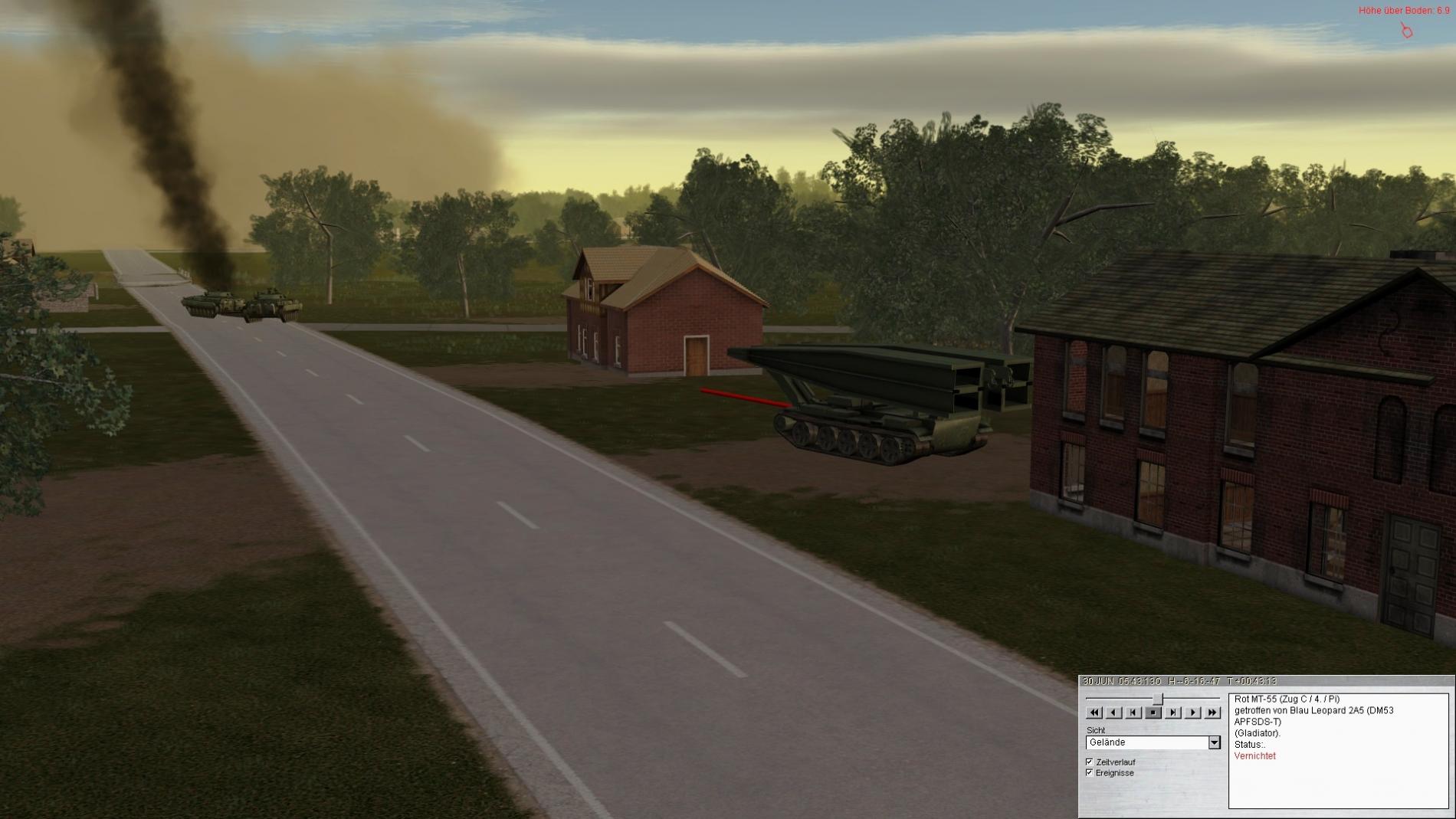Open the Sicht view dropdown
The height and width of the screenshot is (819, 1456).
[x=1214, y=742]
